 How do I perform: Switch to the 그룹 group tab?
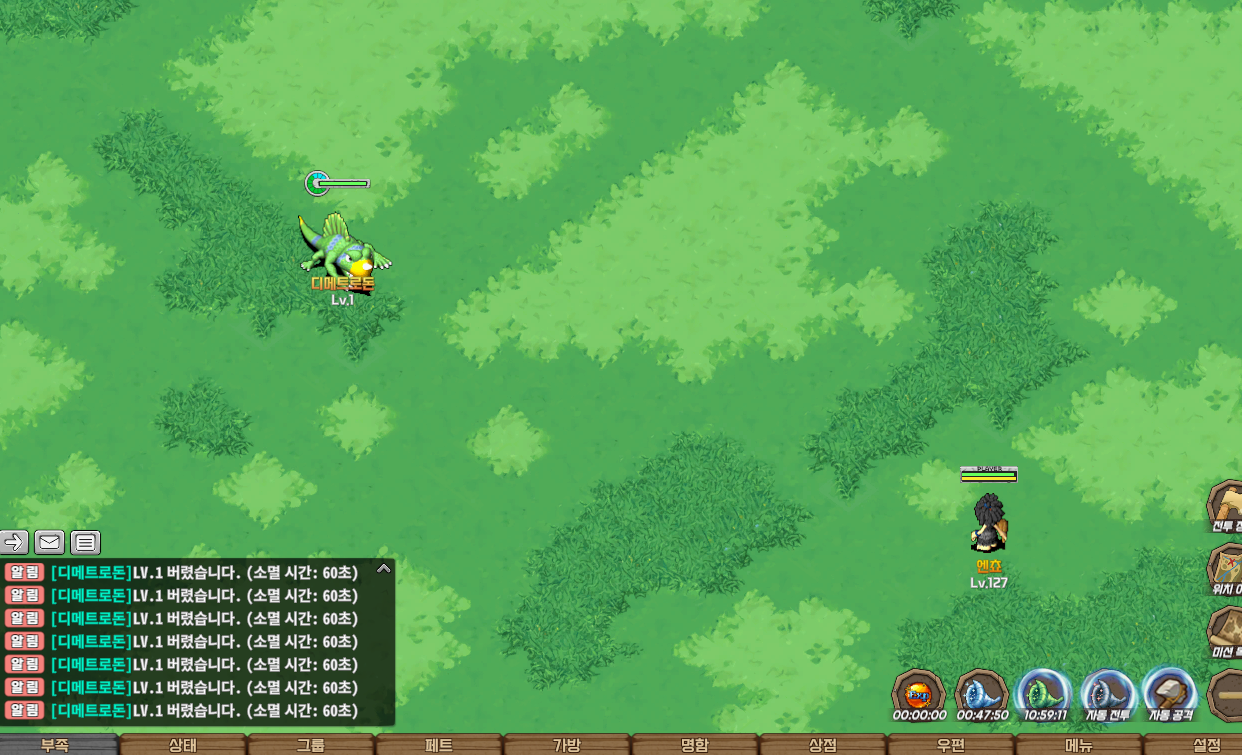(311, 745)
